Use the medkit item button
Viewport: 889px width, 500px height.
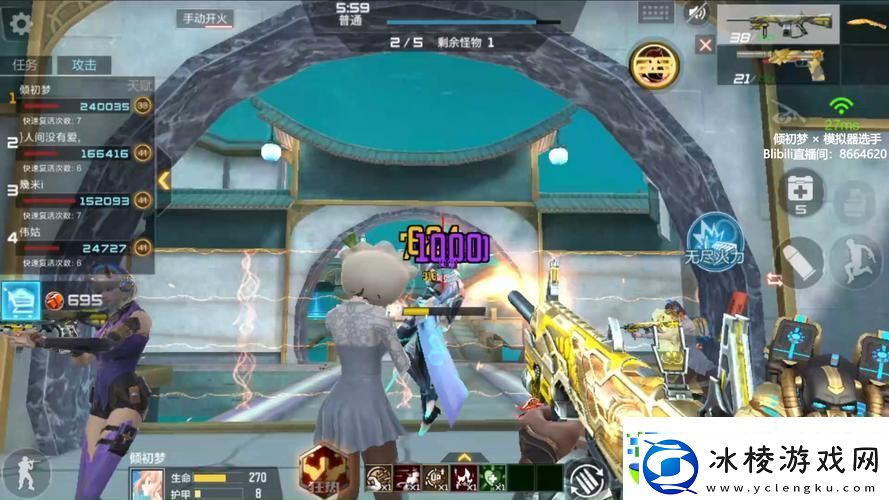point(800,191)
